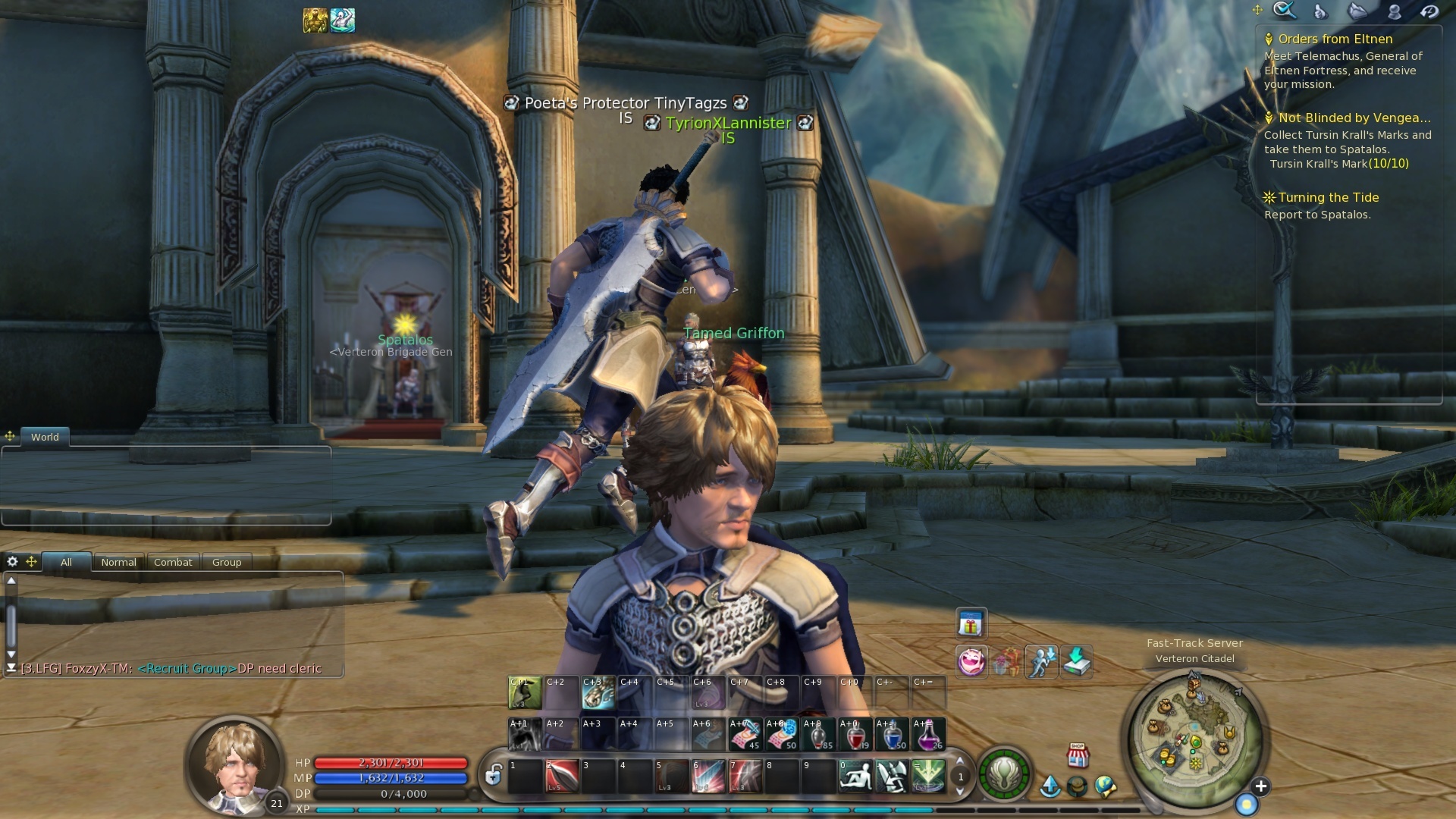The height and width of the screenshot is (819, 1456).
Task: Click the Recruit Group link in chat
Action: coord(187,669)
